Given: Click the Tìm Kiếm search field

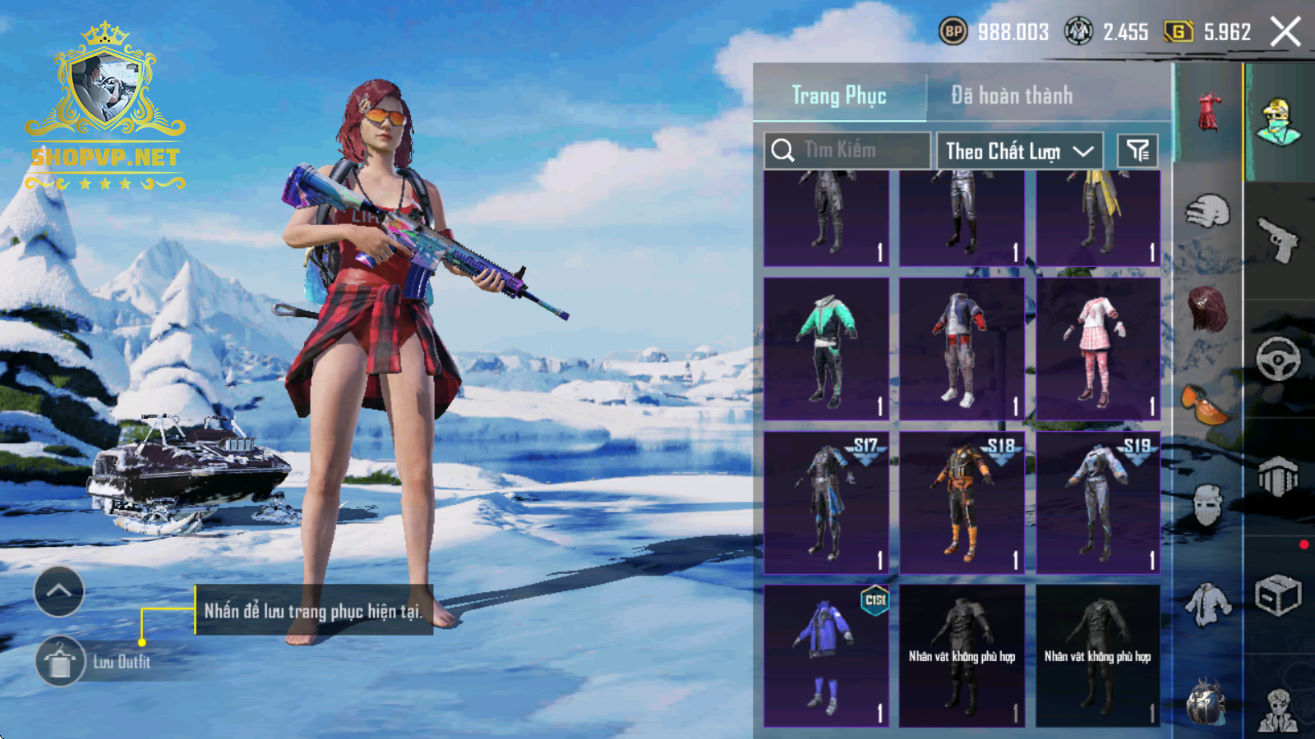Looking at the screenshot, I should [847, 151].
